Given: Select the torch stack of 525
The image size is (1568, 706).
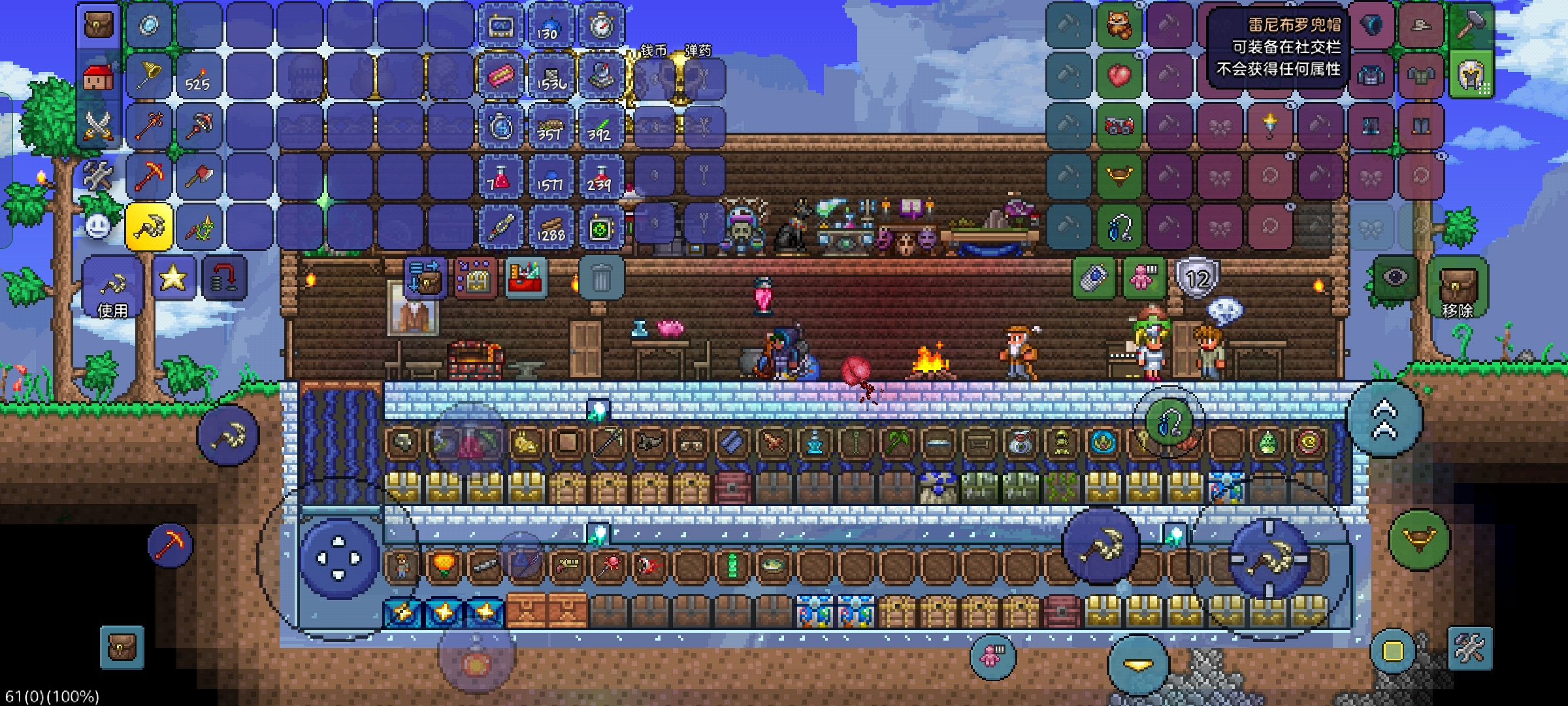Looking at the screenshot, I should coord(199,76).
